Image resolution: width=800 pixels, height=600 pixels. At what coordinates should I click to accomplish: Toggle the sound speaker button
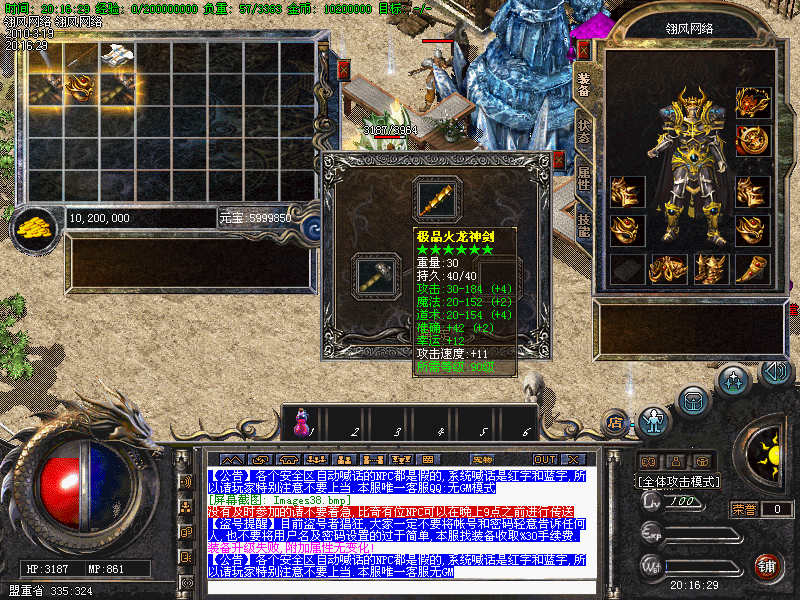(x=776, y=372)
